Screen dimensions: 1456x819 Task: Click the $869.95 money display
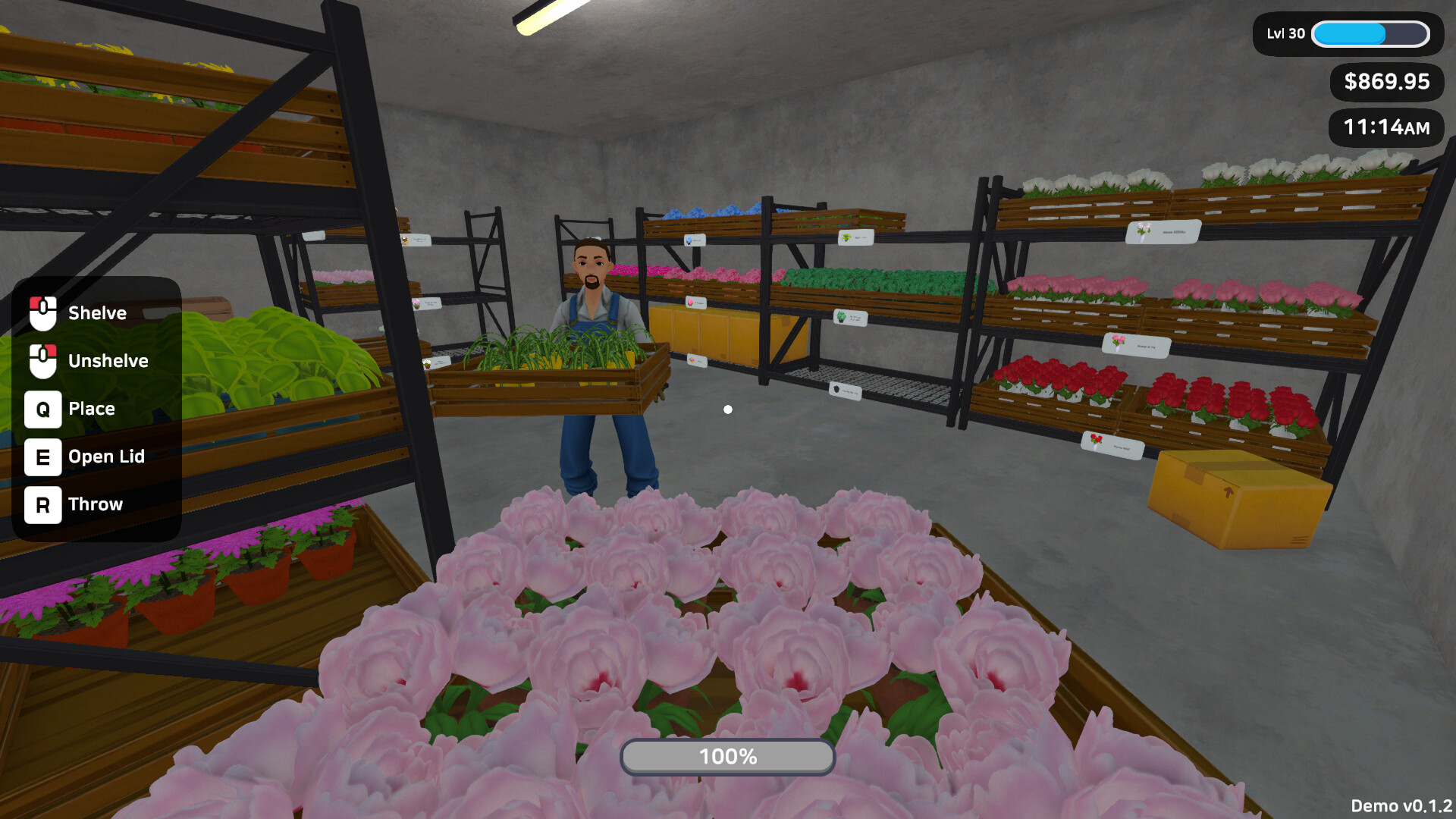point(1385,83)
